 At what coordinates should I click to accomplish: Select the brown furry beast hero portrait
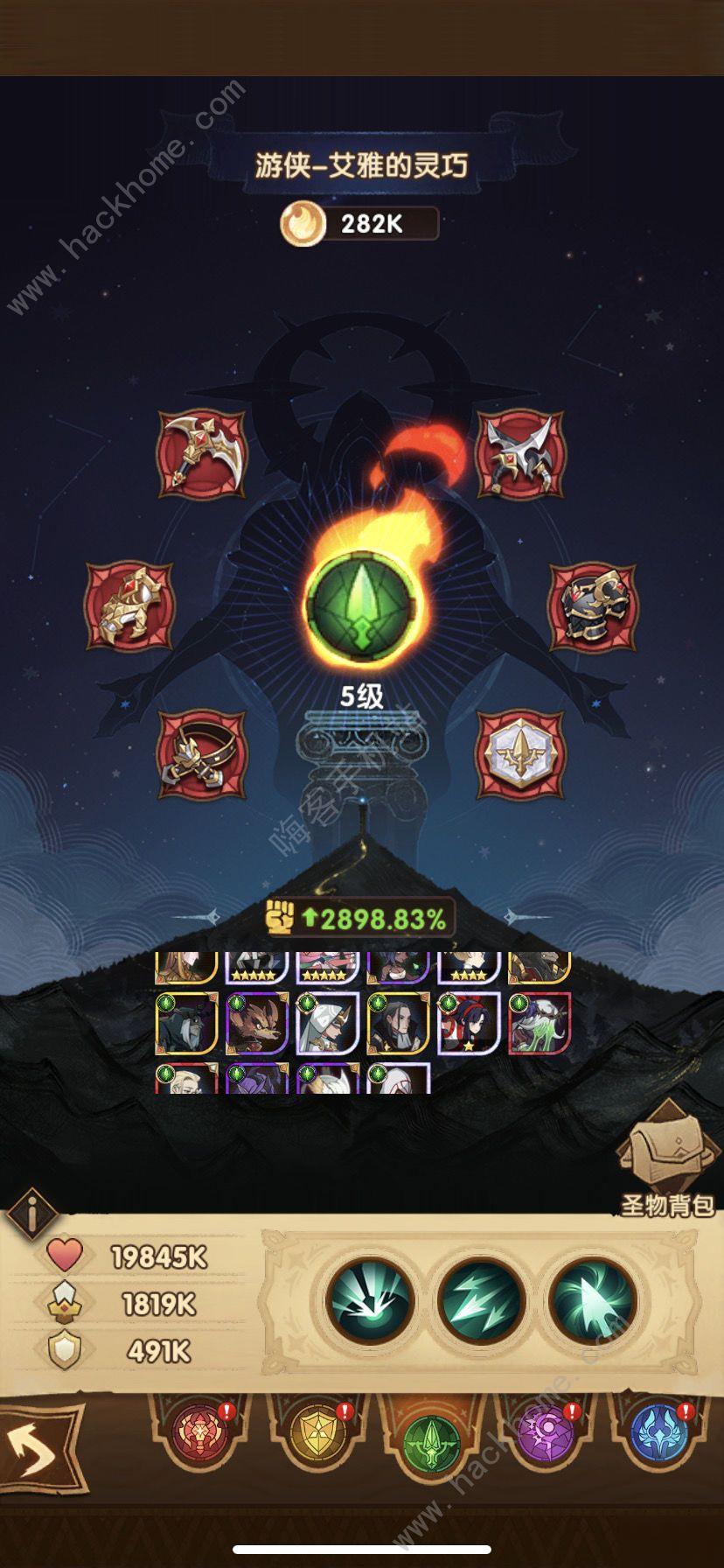257,1022
